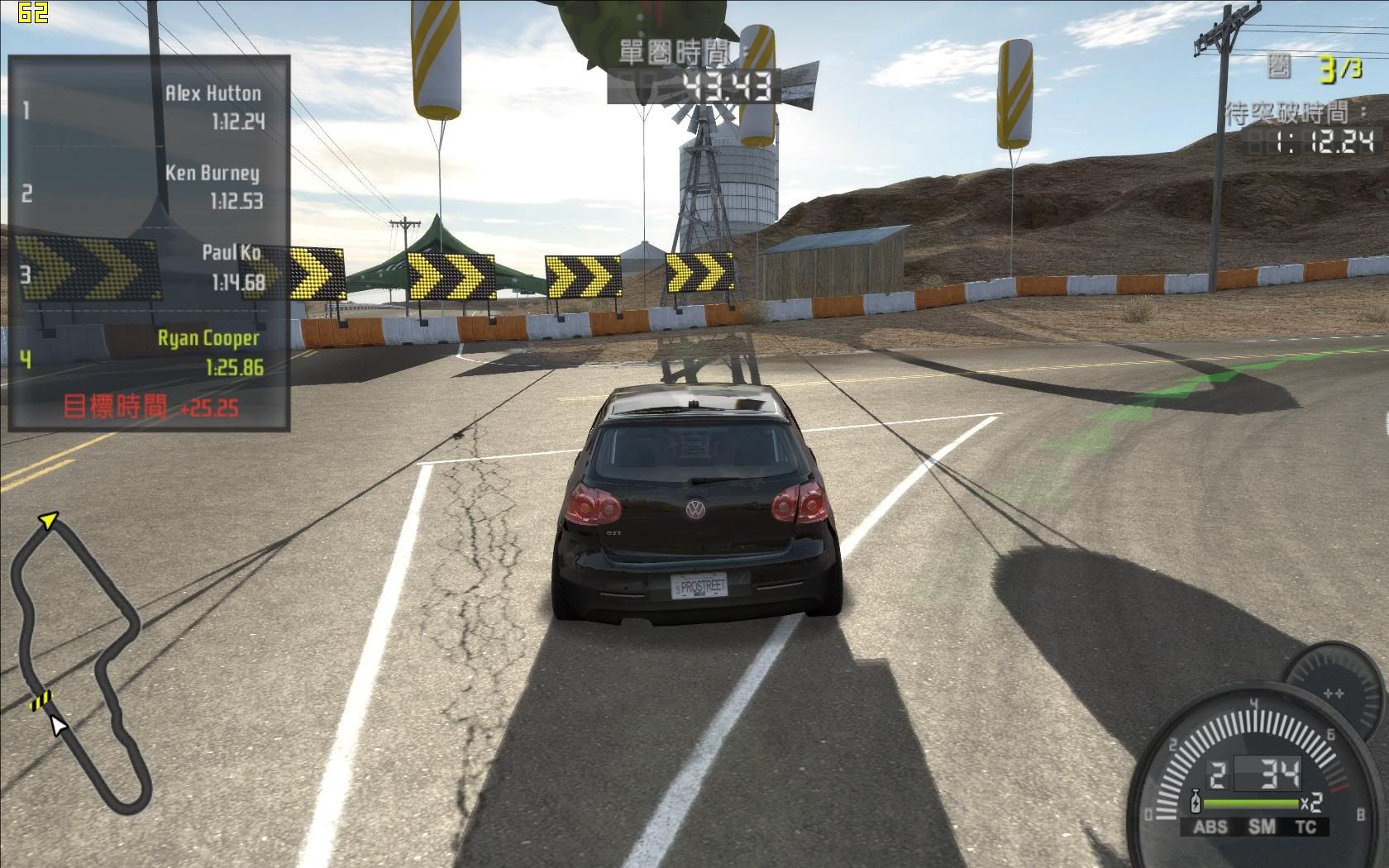Viewport: 1389px width, 868px height.
Task: Select Alex Hutton's leaderboard row
Action: click(149, 107)
